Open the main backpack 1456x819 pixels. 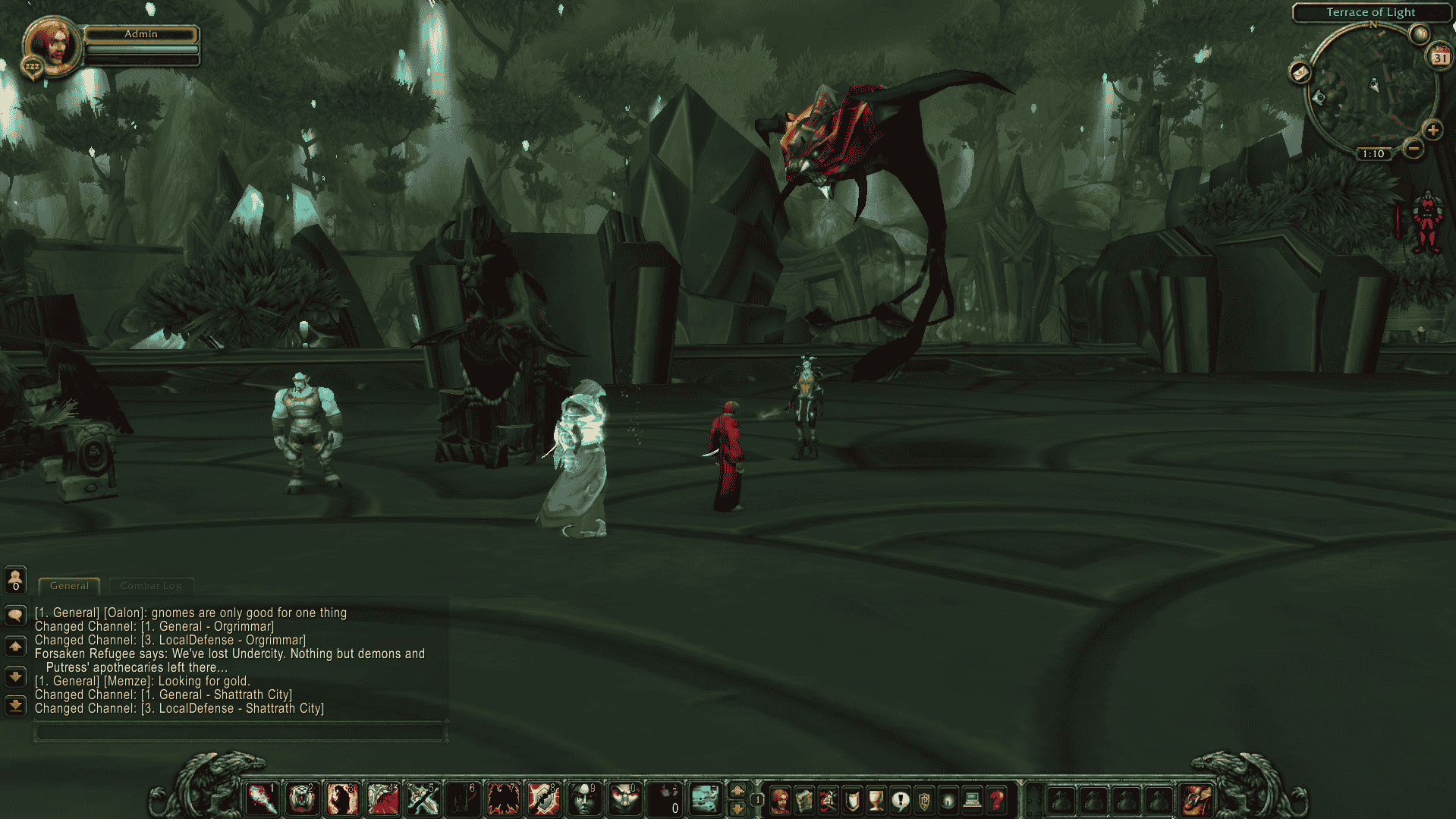(1196, 800)
